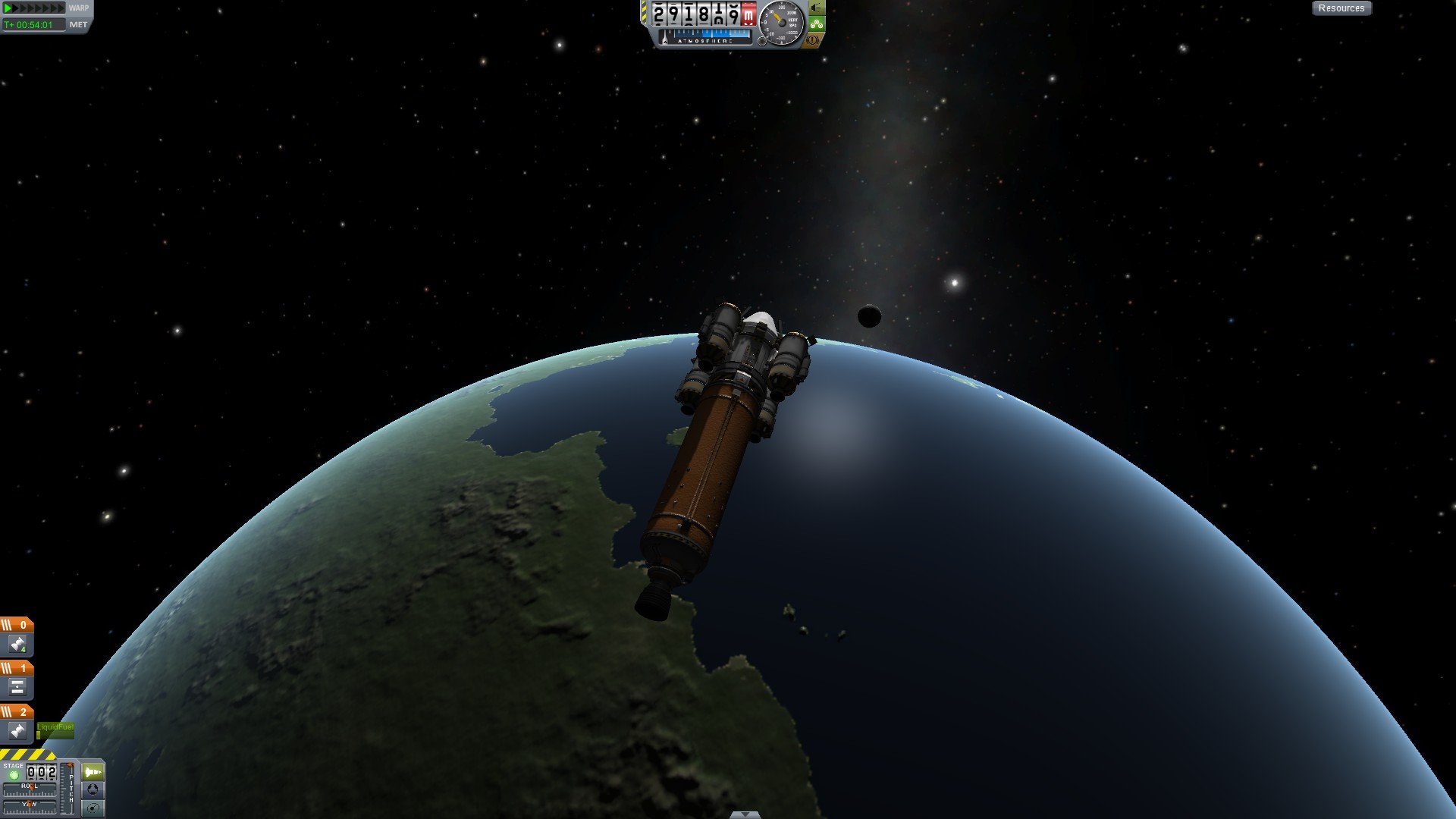Click the red altimeter unit button

748,14
